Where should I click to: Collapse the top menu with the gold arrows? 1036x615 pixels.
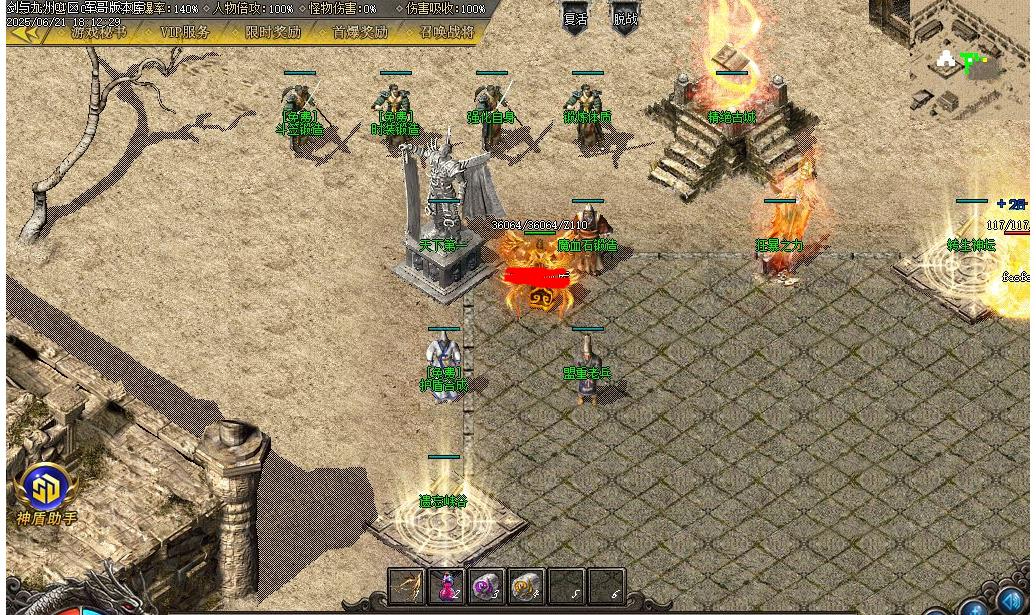26,33
